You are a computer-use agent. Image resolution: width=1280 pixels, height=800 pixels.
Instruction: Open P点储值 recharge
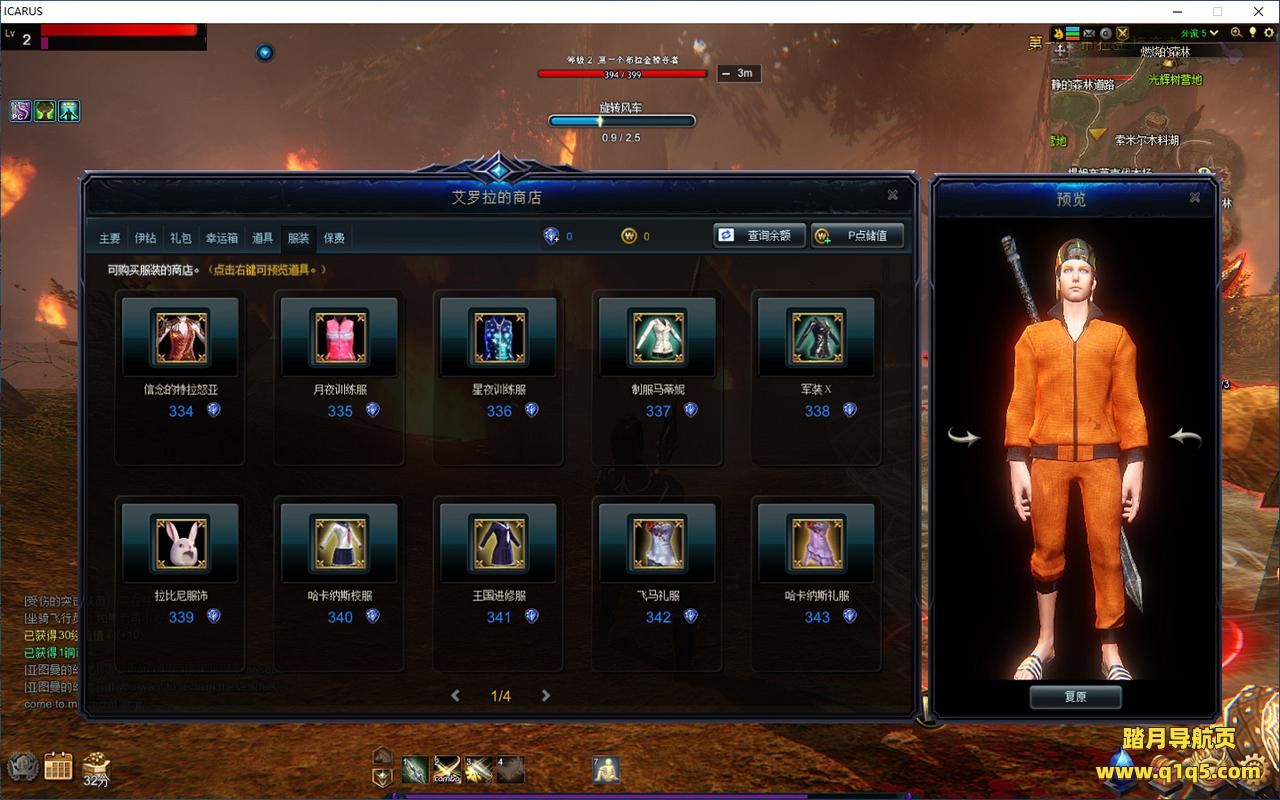(x=857, y=236)
